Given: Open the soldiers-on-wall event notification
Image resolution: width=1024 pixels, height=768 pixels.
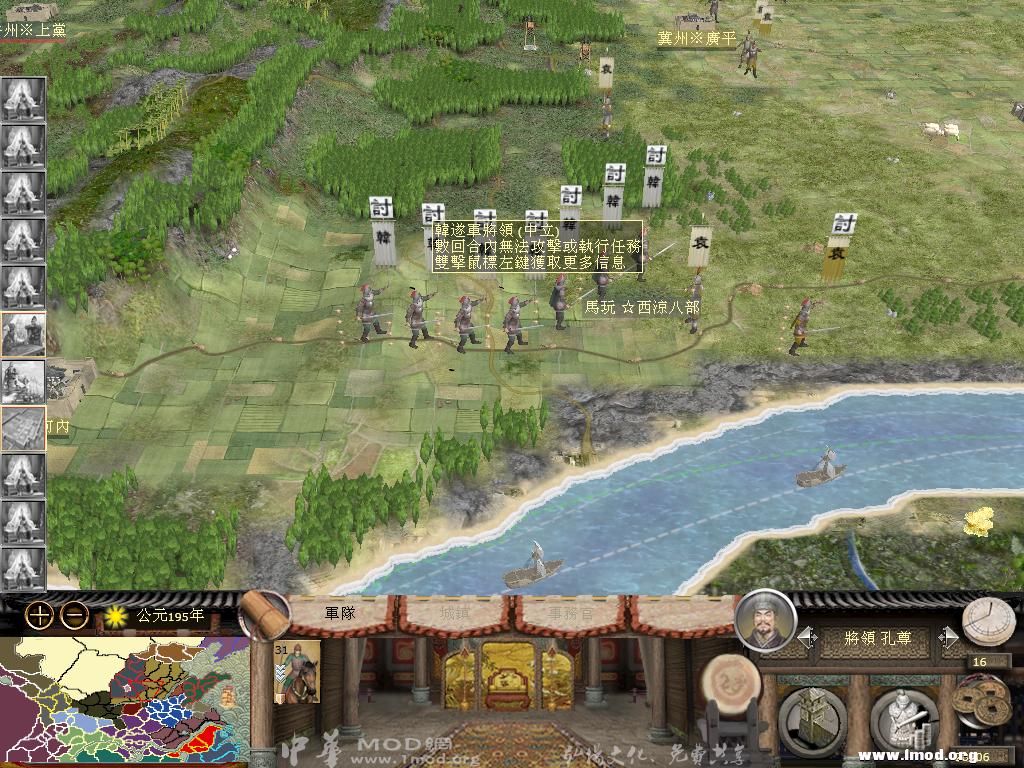Looking at the screenshot, I should click(23, 381).
